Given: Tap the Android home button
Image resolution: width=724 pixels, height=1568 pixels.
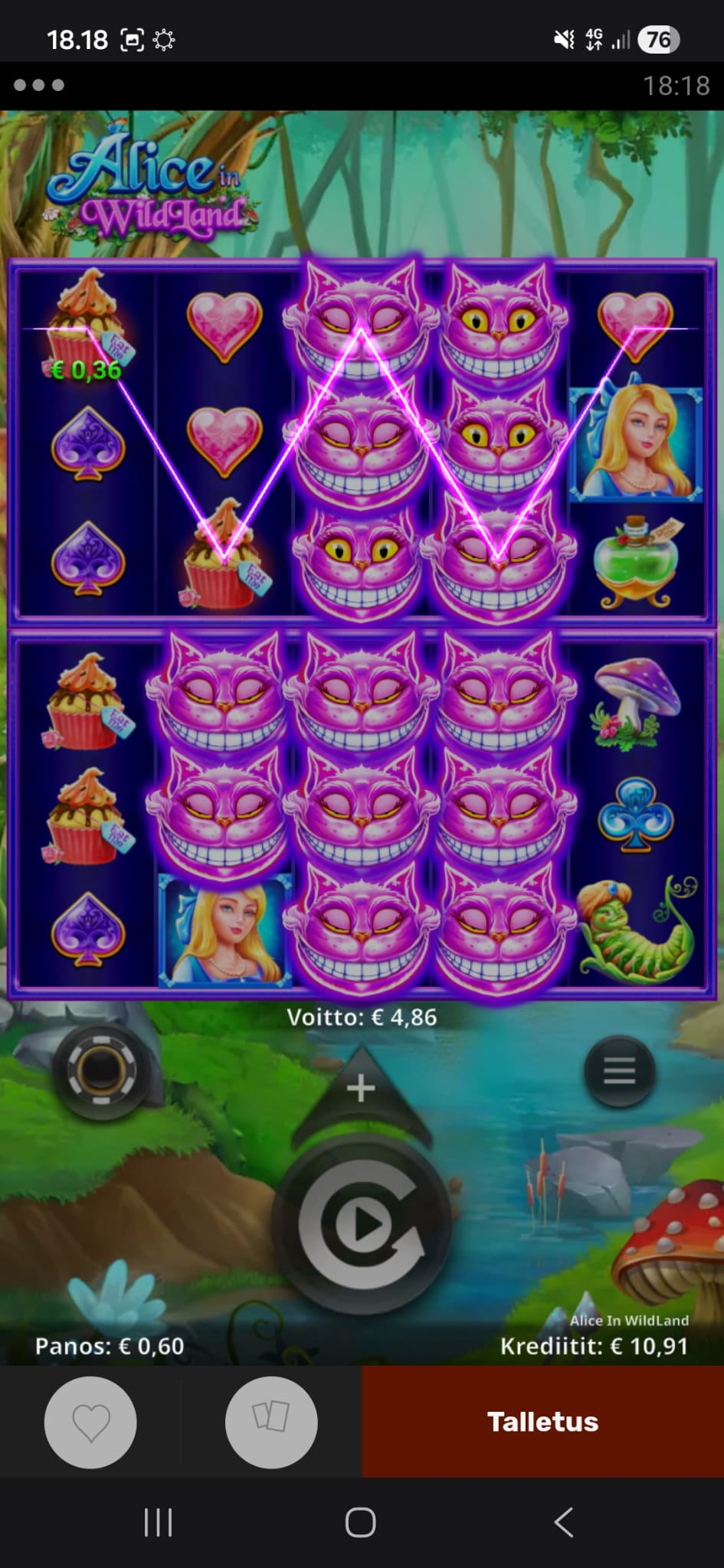Looking at the screenshot, I should [361, 1523].
